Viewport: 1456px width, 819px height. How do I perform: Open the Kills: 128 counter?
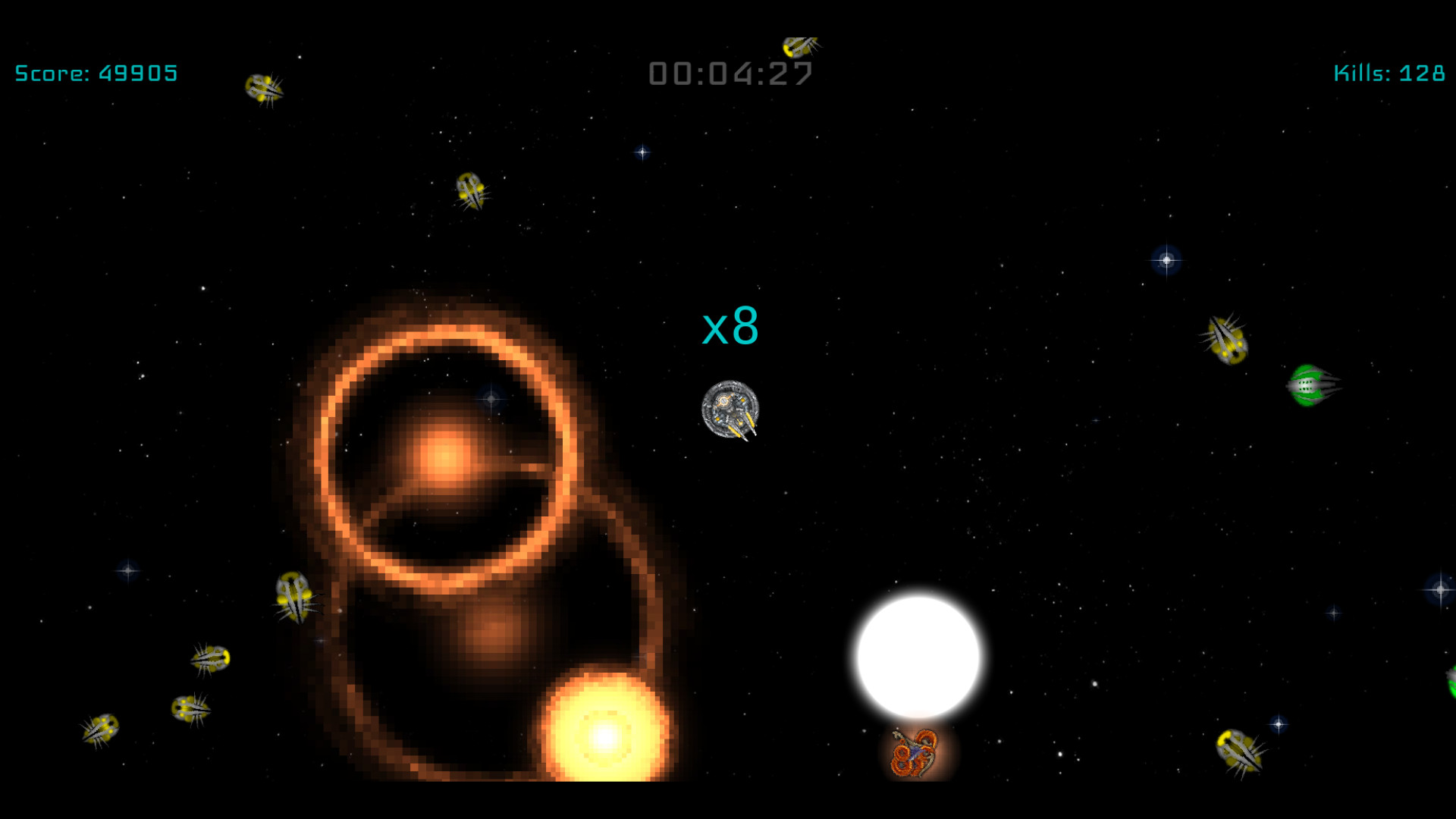1391,73
